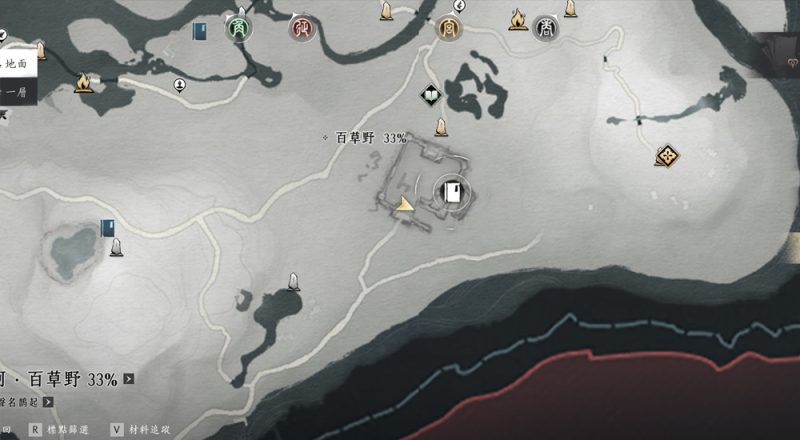Click the highlighted white book marker in compound
This screenshot has width=800, height=440.
(452, 191)
